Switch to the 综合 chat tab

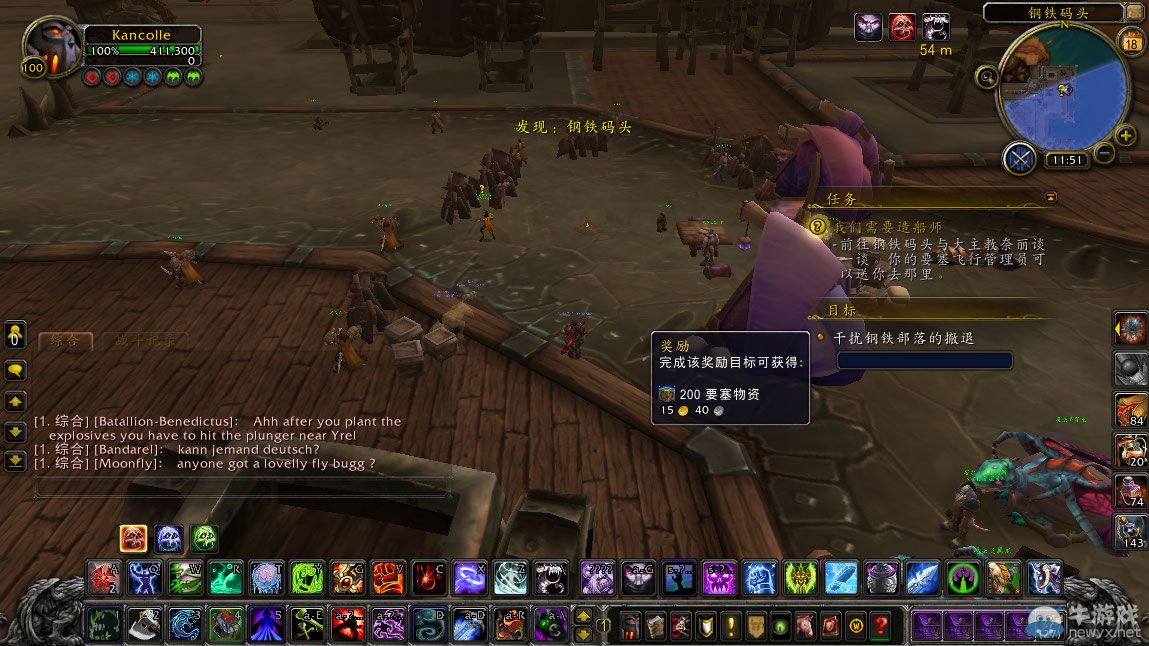click(x=66, y=342)
